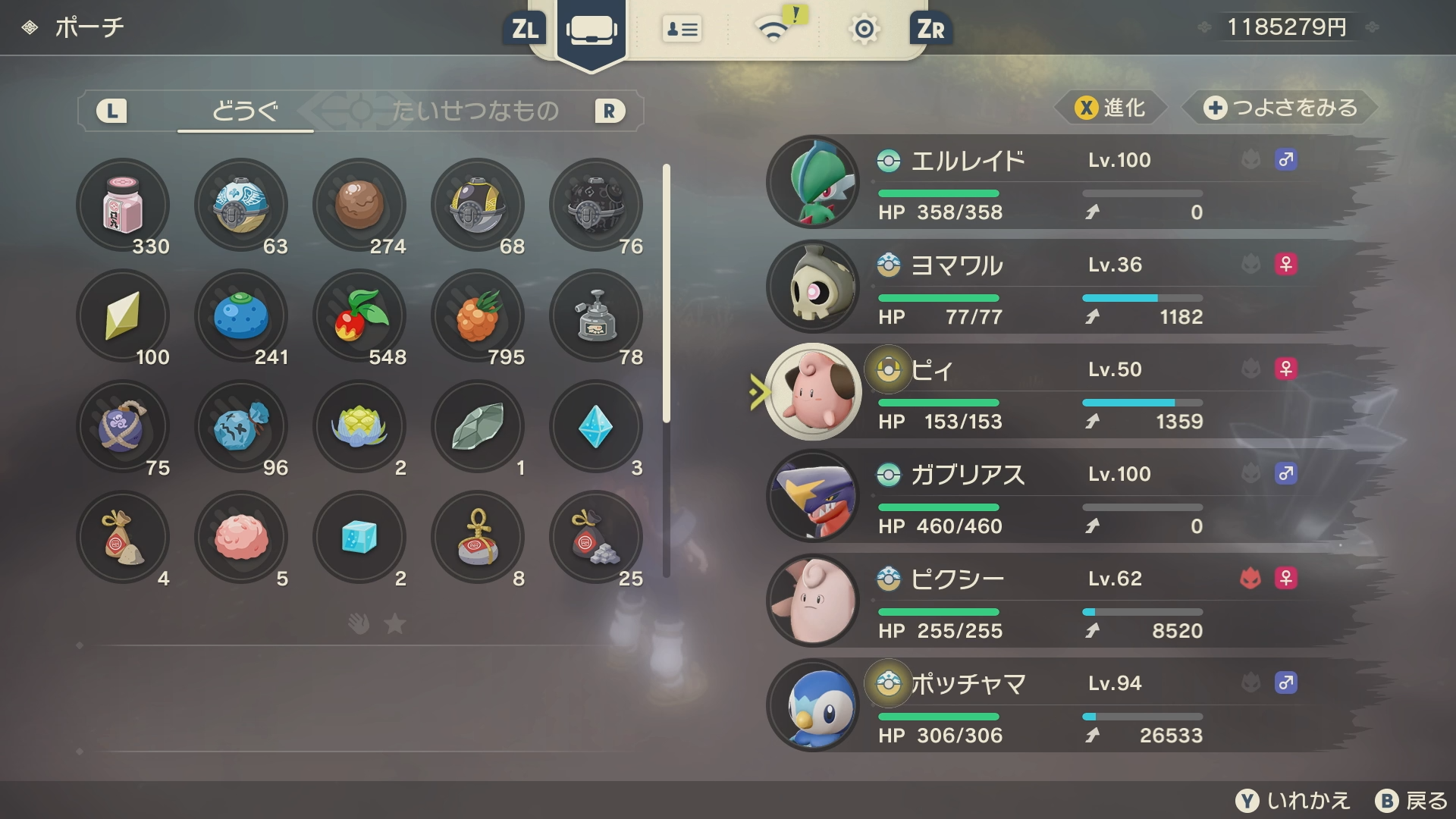Select the brown ball item with 274
Image resolution: width=1456 pixels, height=819 pixels.
pos(359,205)
